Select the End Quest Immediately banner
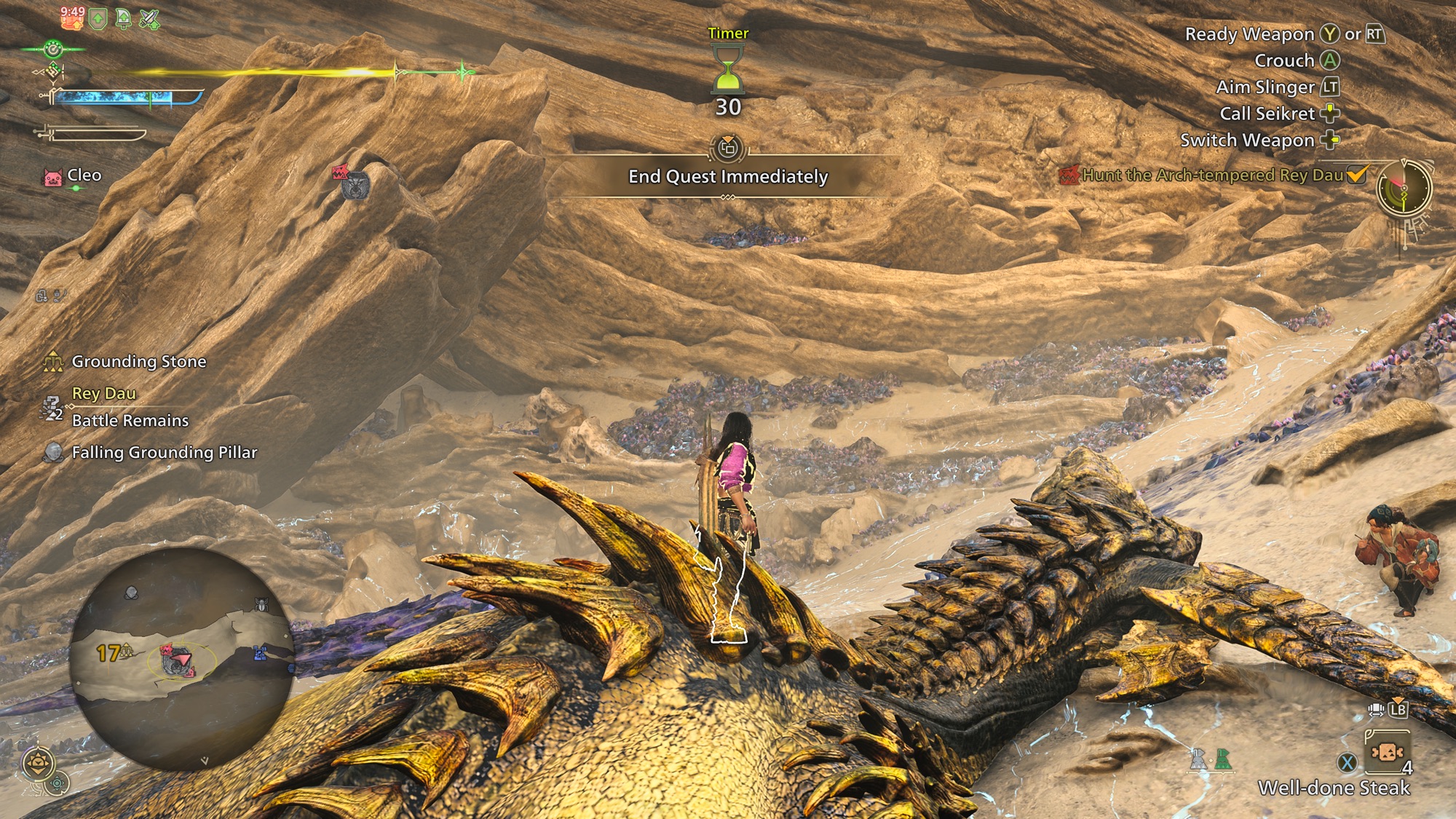This screenshot has height=819, width=1456. pos(728,177)
